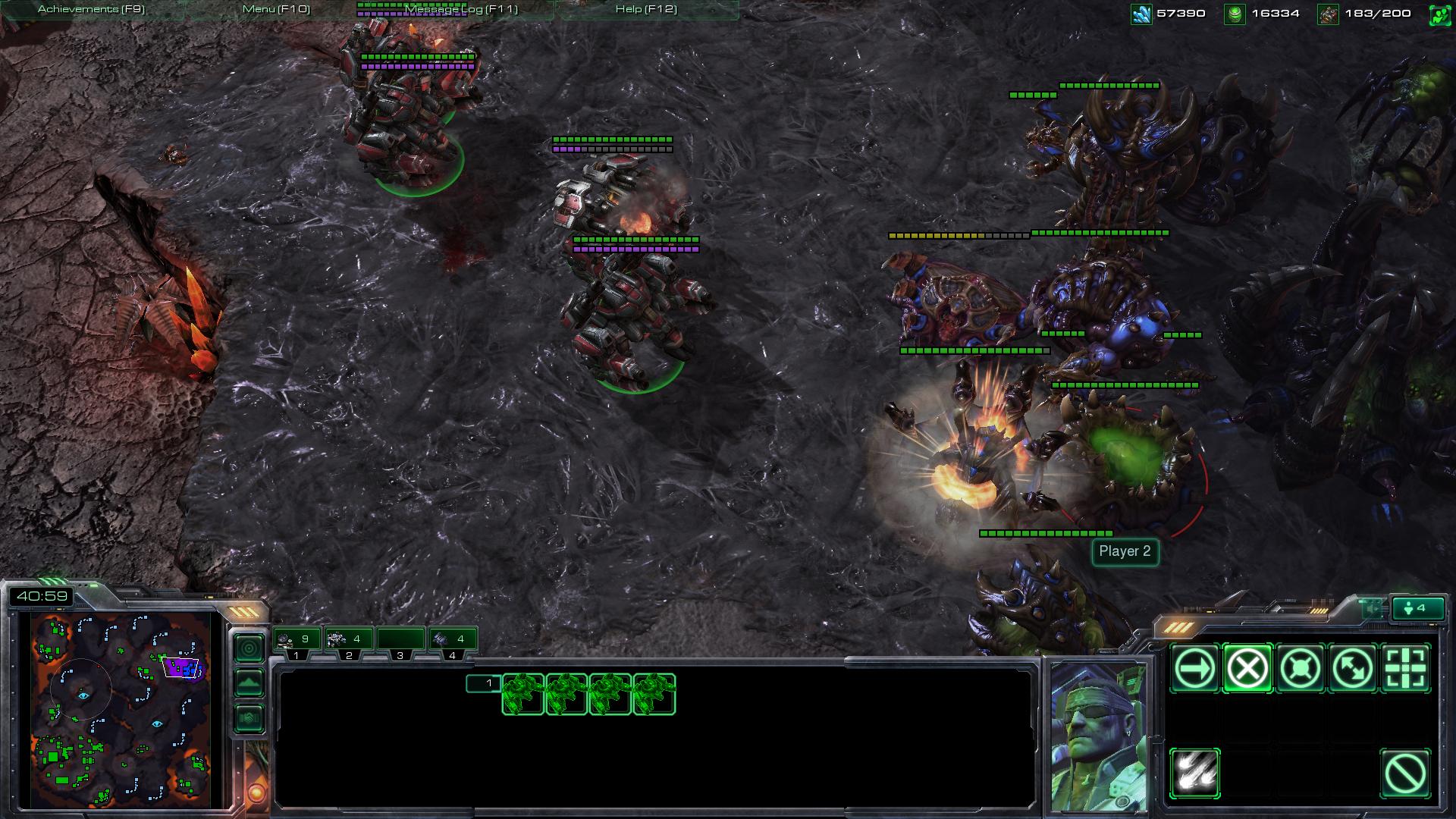Screen dimensions: 1456x819
Task: Open the game Menu
Action: click(276, 9)
